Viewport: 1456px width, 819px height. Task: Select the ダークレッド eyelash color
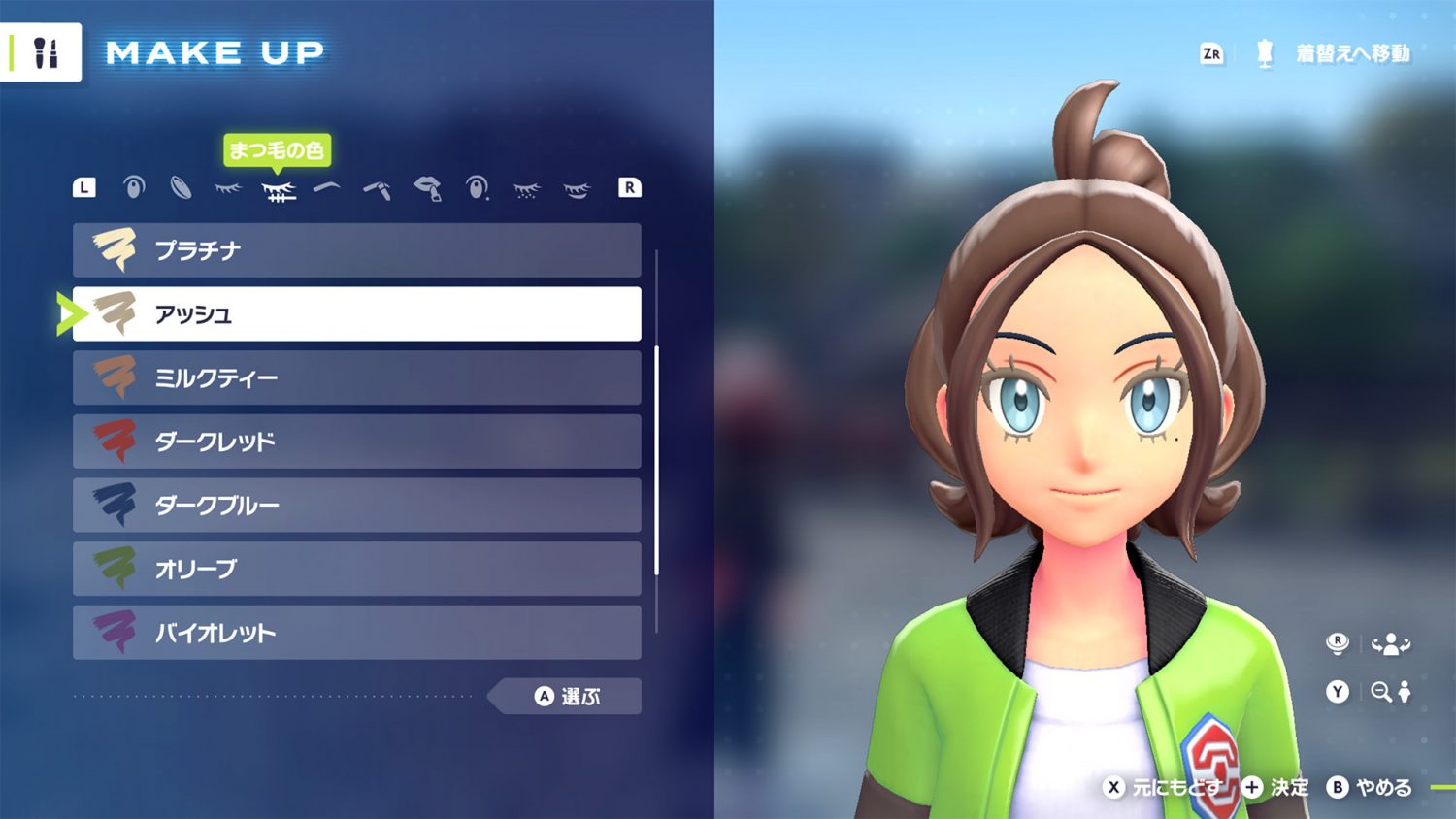[356, 442]
